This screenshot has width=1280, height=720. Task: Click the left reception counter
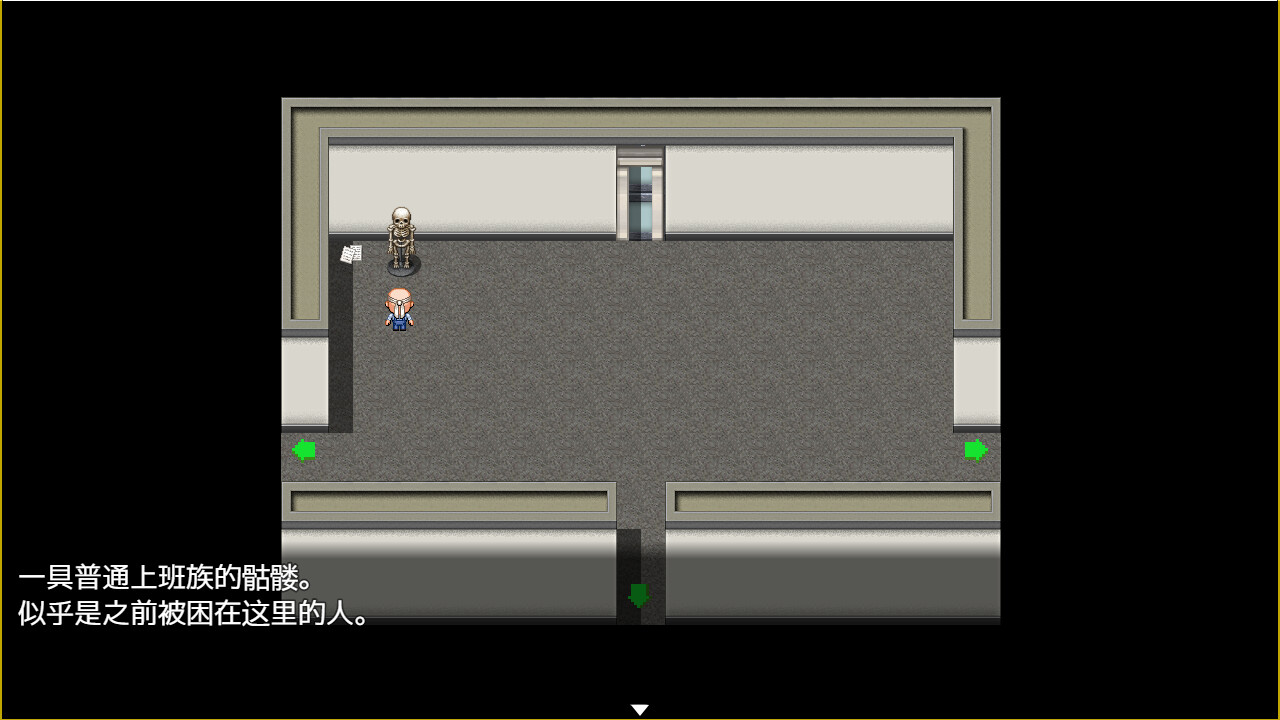pyautogui.click(x=450, y=500)
